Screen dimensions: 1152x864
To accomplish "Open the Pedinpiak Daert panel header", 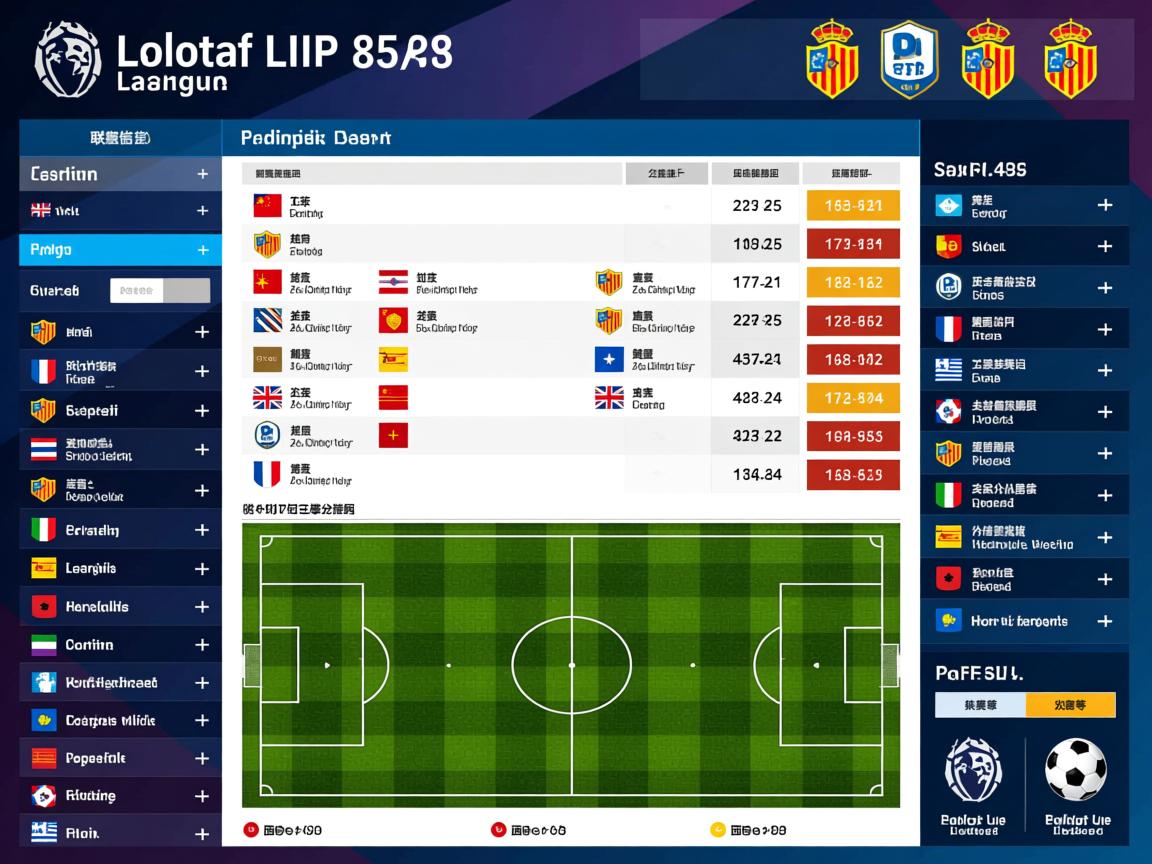I will coord(570,138).
